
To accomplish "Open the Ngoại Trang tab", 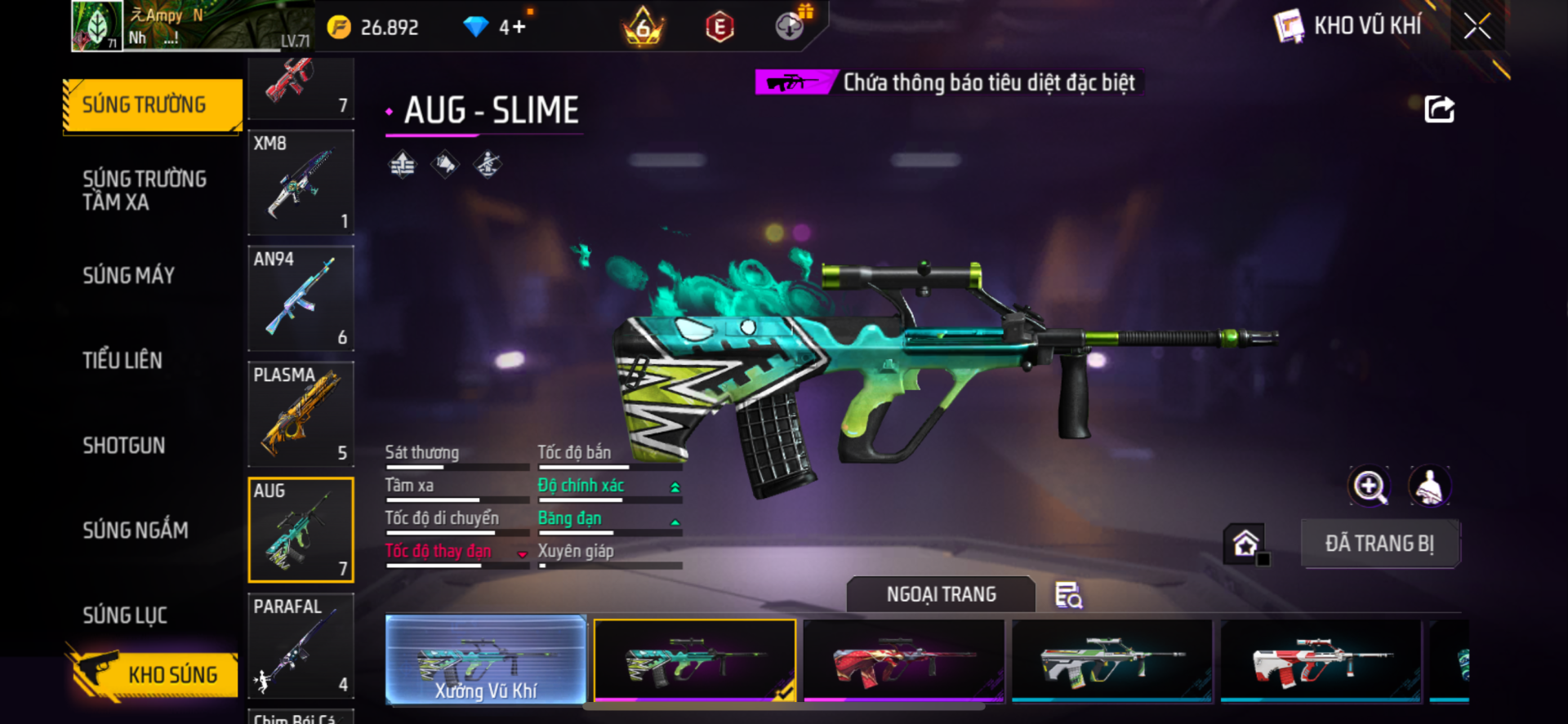I will pos(941,595).
